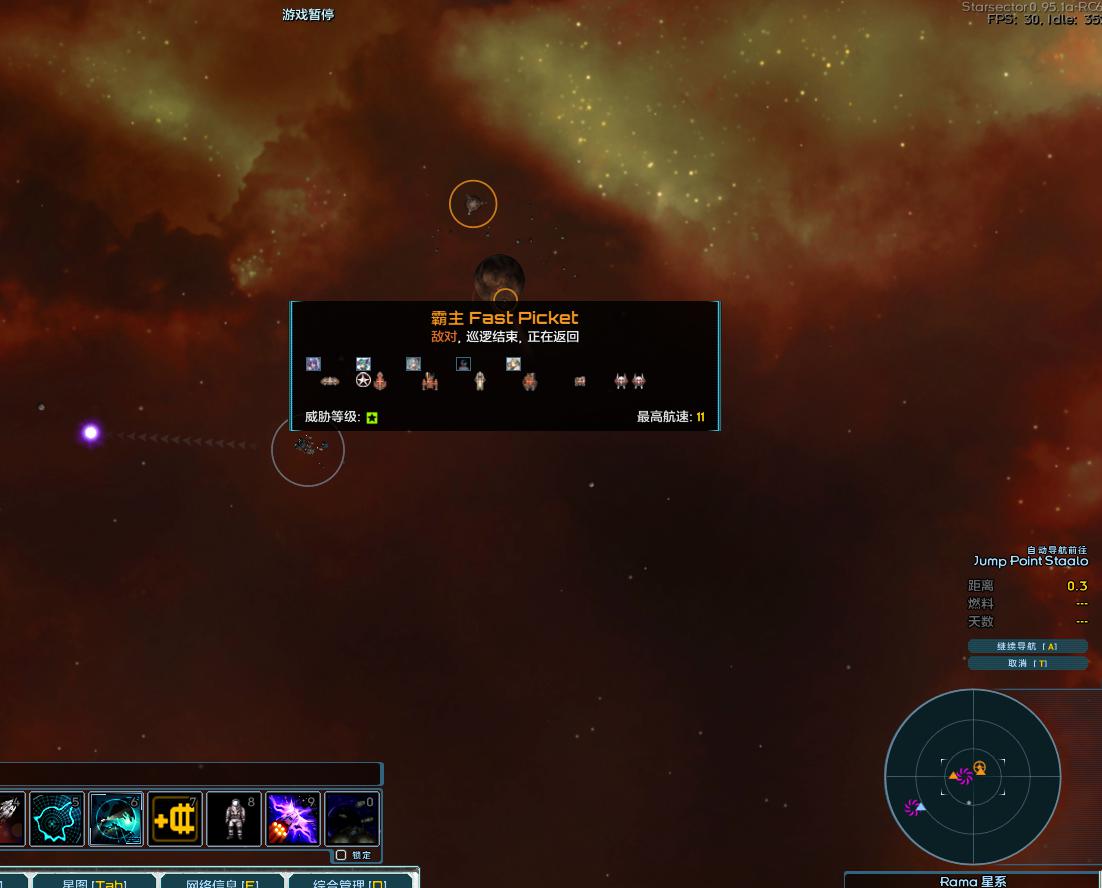Cancel autopilot with the 取消 button
The width and height of the screenshot is (1102, 888).
1027,663
